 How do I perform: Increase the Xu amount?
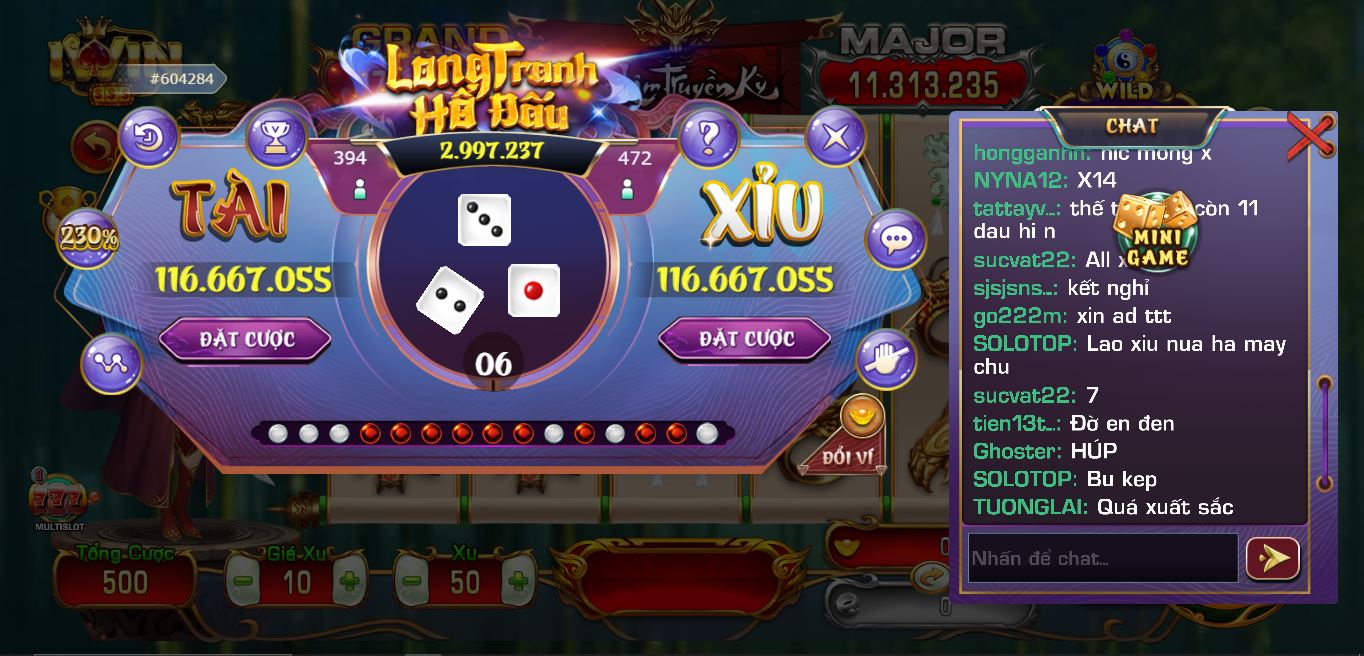(x=517, y=581)
